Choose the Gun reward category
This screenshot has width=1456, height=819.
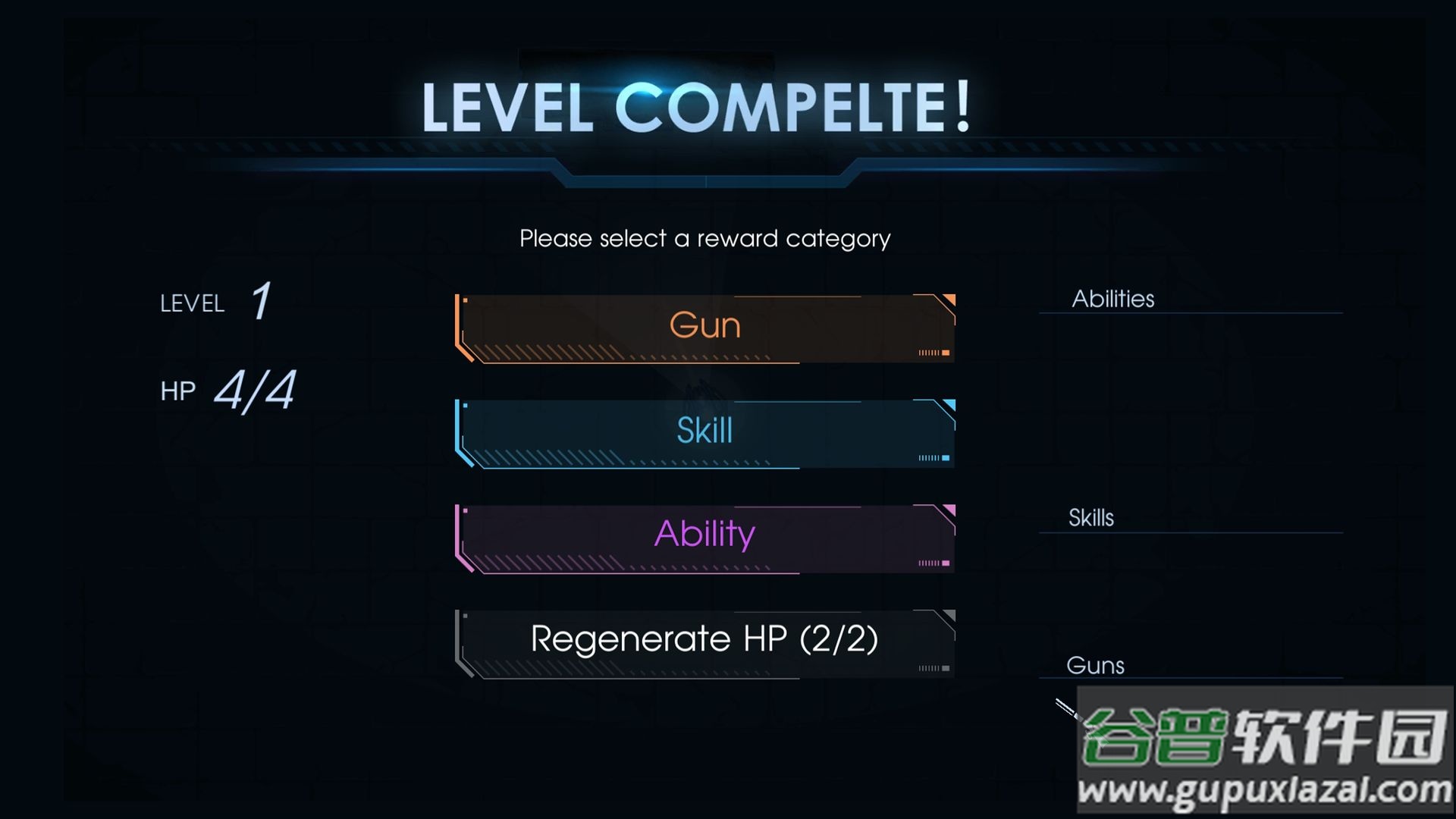pos(704,328)
